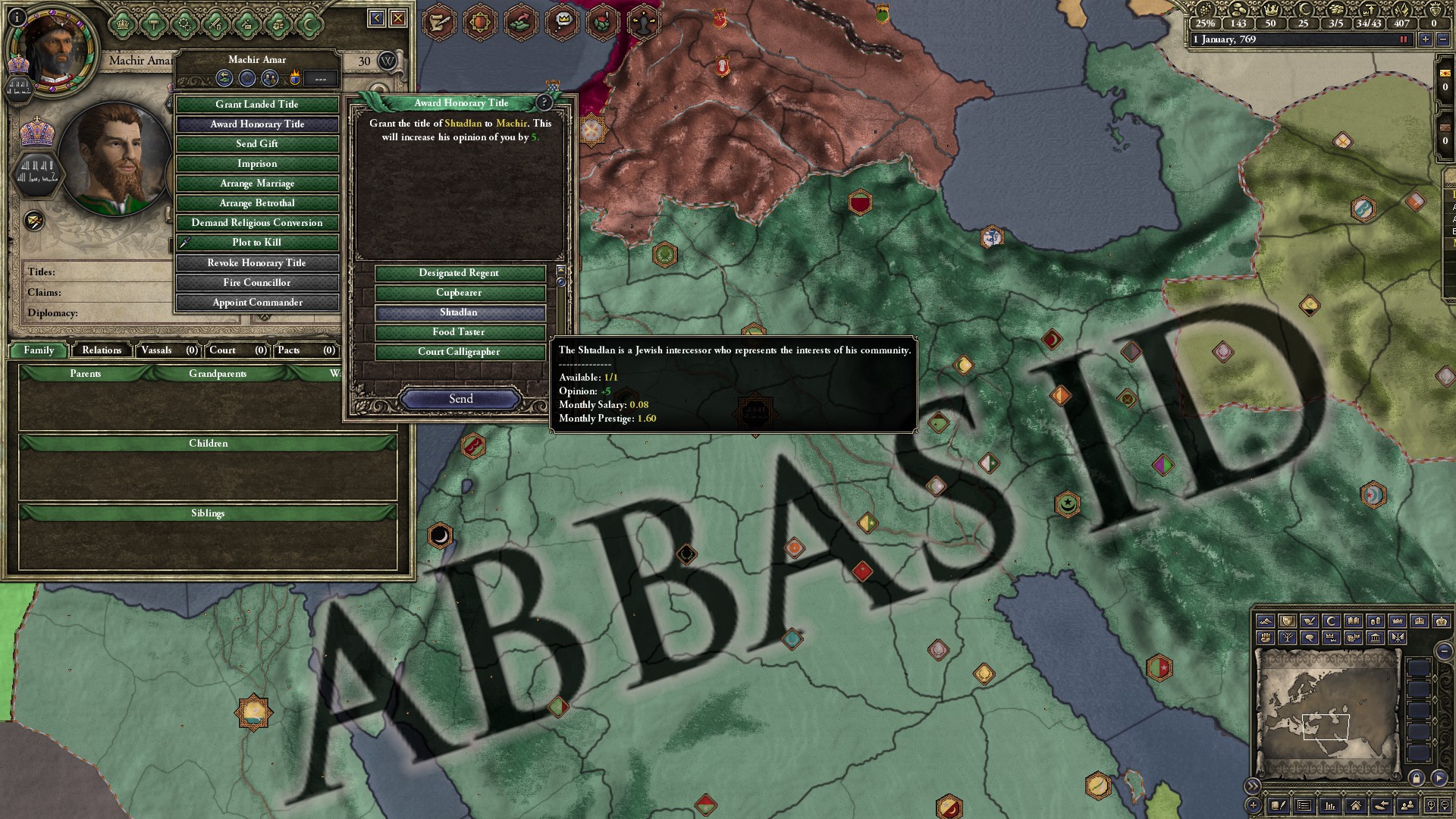Click the Imprison option
Image resolution: width=1456 pixels, height=819 pixels.
coord(257,164)
